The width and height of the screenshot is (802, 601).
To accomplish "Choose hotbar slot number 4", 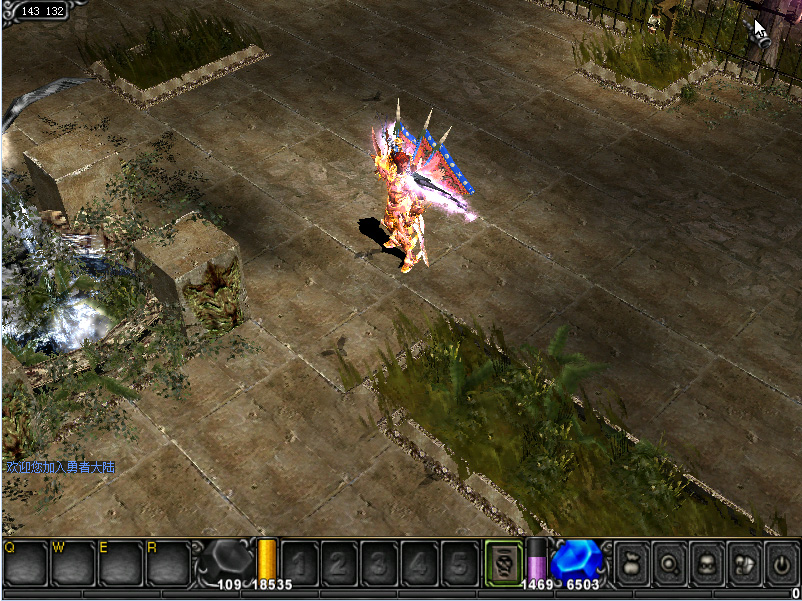I will tap(419, 564).
